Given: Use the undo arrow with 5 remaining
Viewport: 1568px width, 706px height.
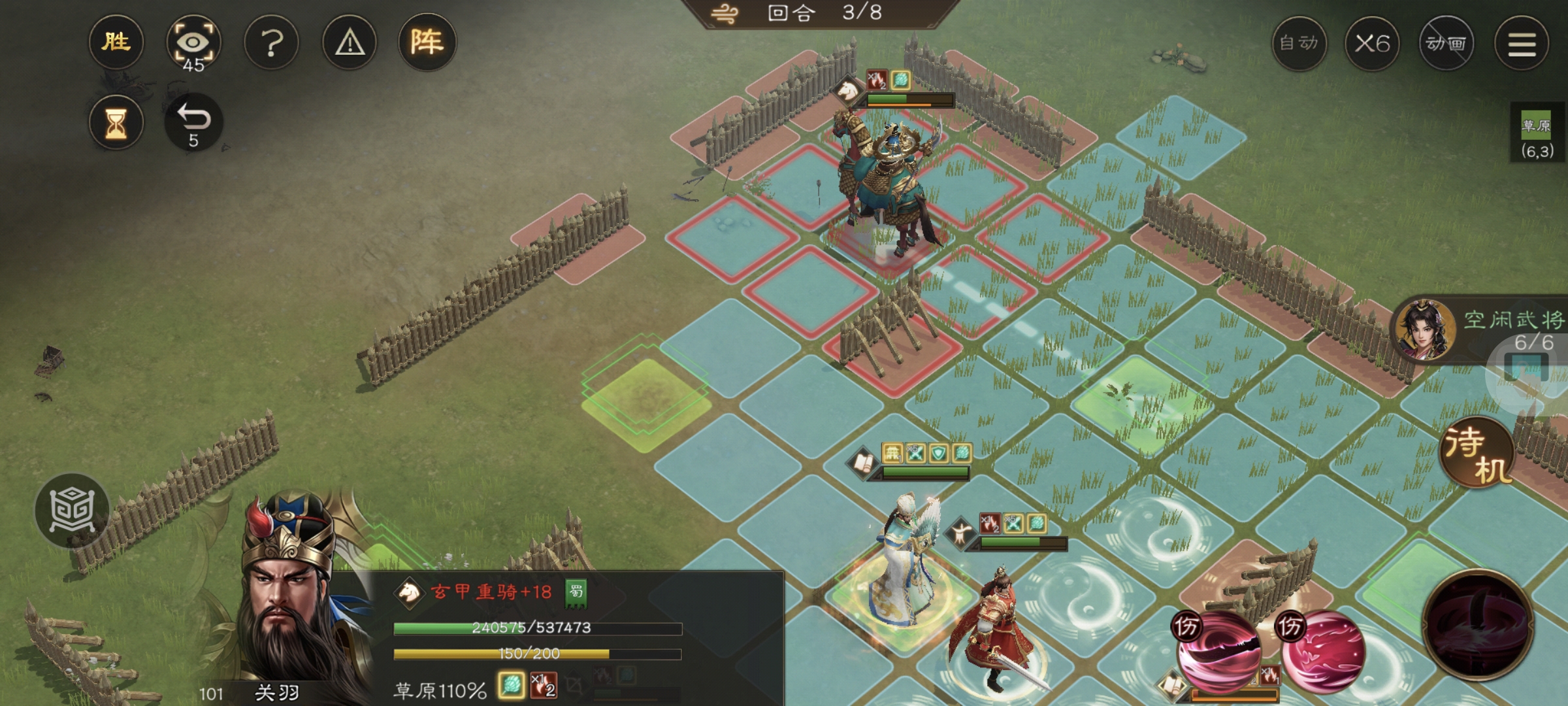Looking at the screenshot, I should [193, 122].
